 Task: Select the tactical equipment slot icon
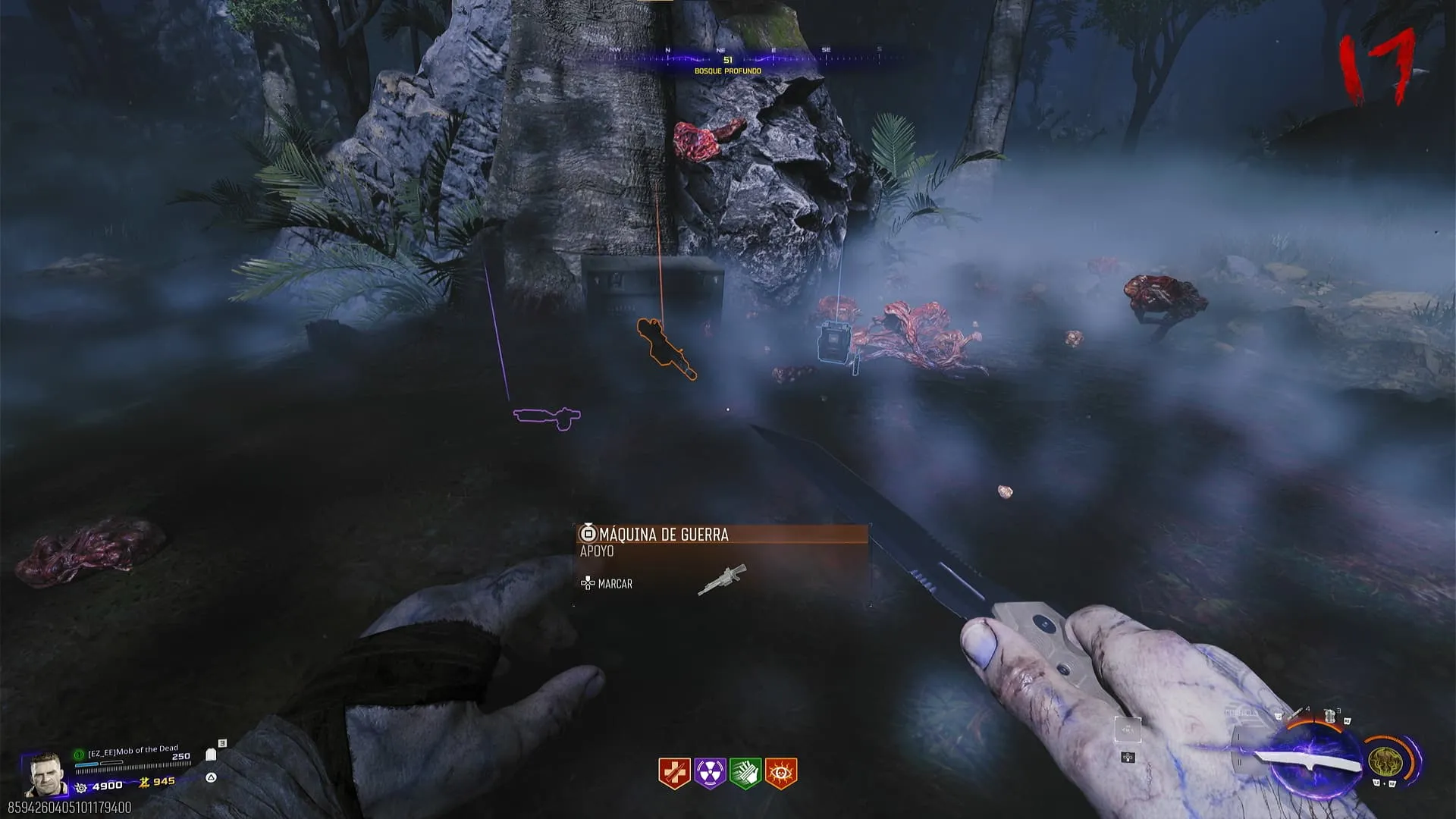pos(1329,715)
